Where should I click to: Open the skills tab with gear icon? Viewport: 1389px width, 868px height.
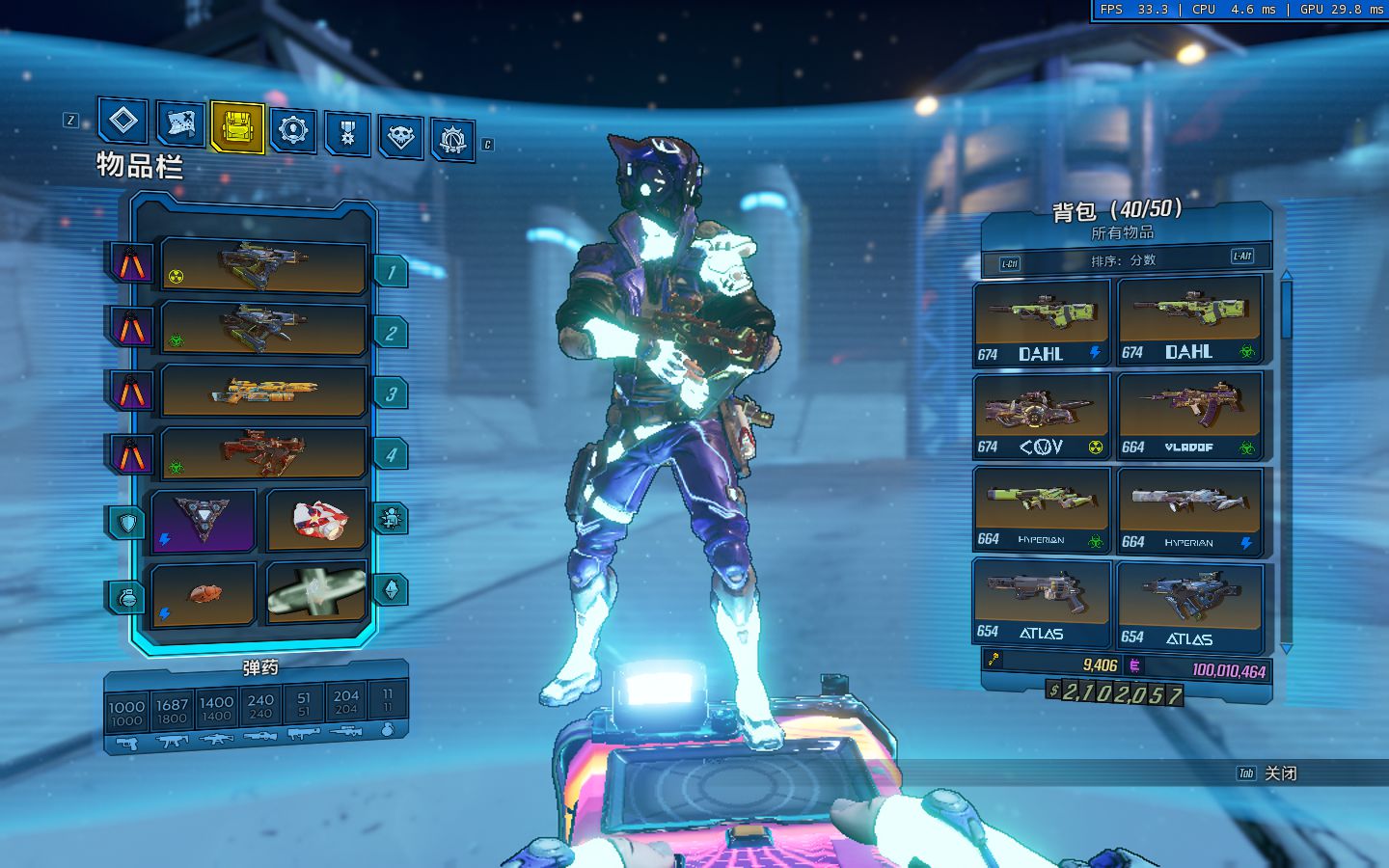(292, 129)
